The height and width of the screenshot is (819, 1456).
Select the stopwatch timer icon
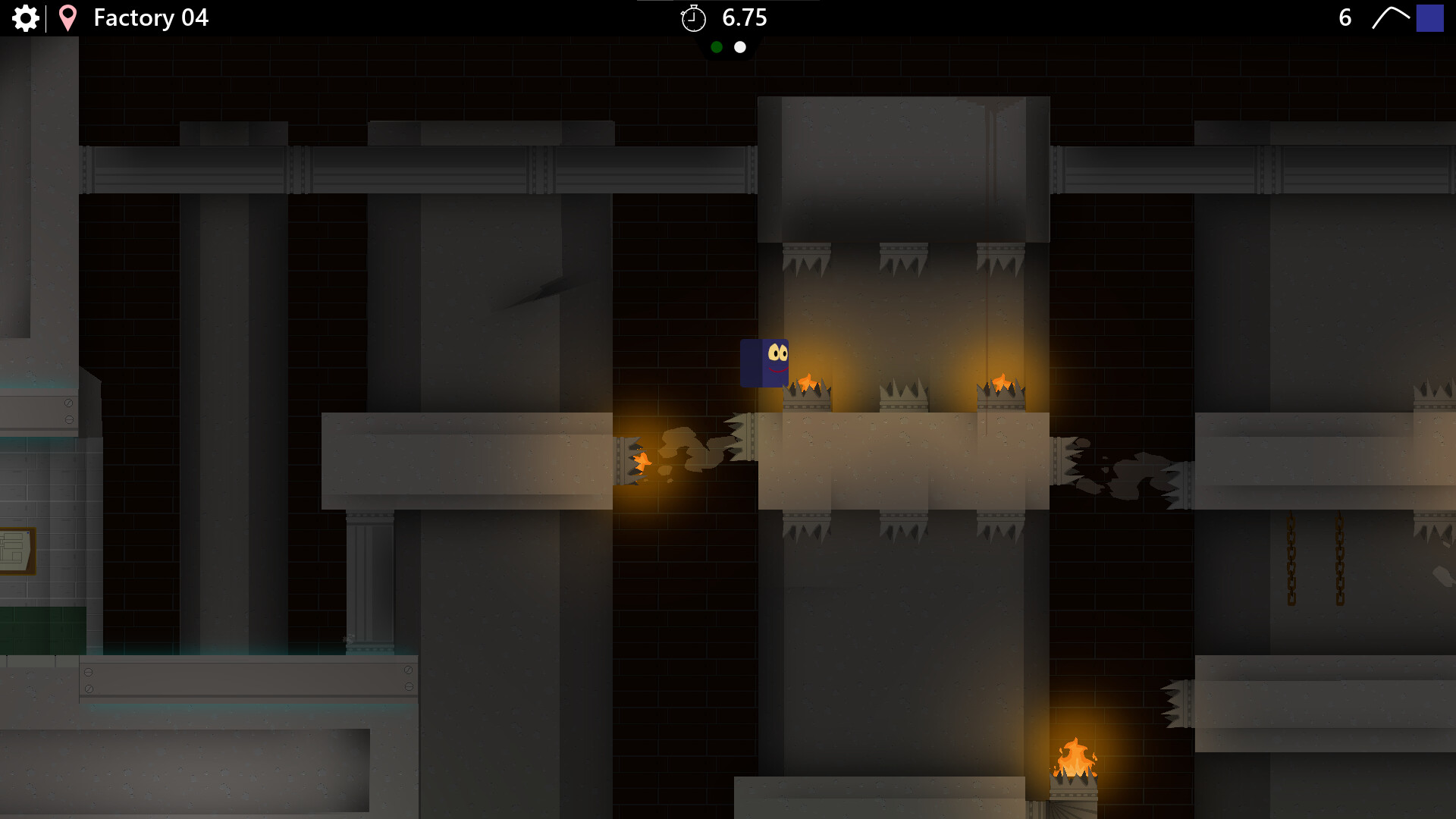tap(694, 18)
